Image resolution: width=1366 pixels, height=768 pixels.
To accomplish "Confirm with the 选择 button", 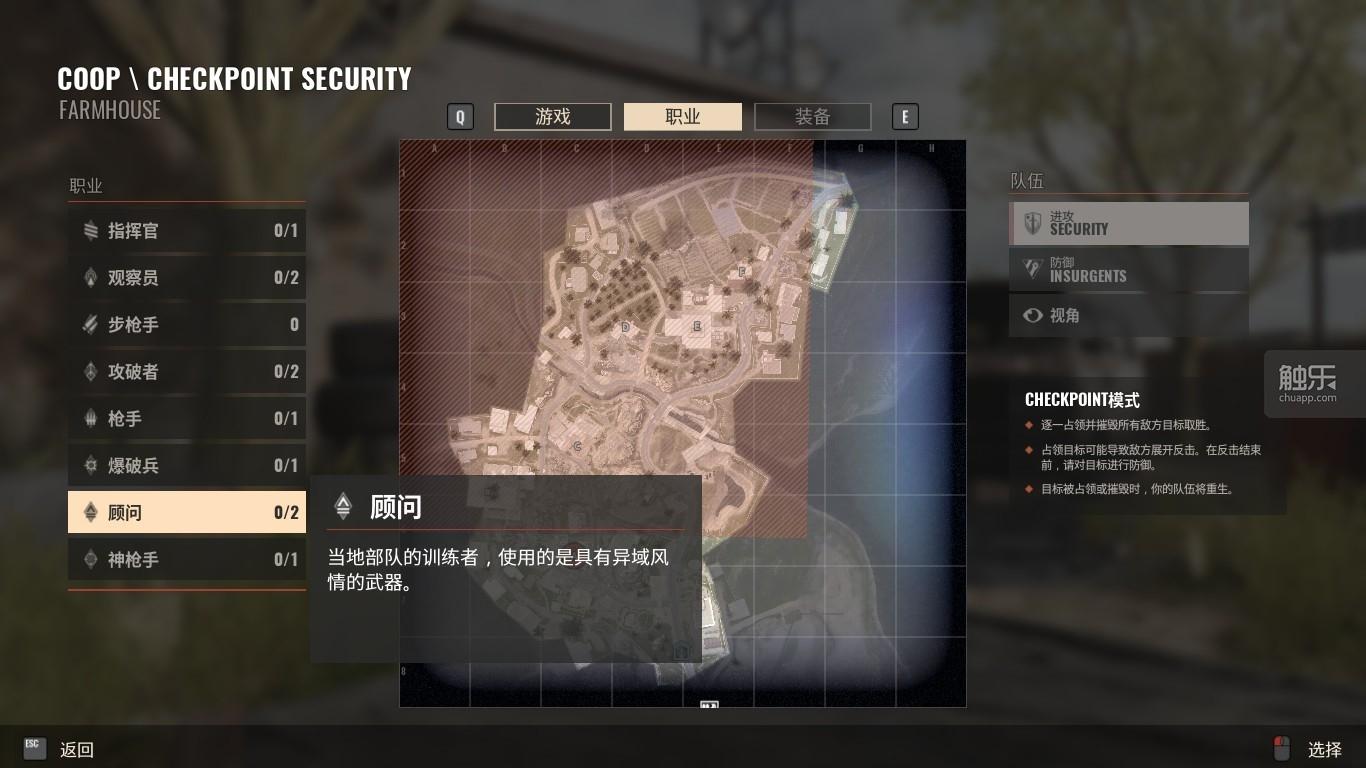I will pos(1325,748).
